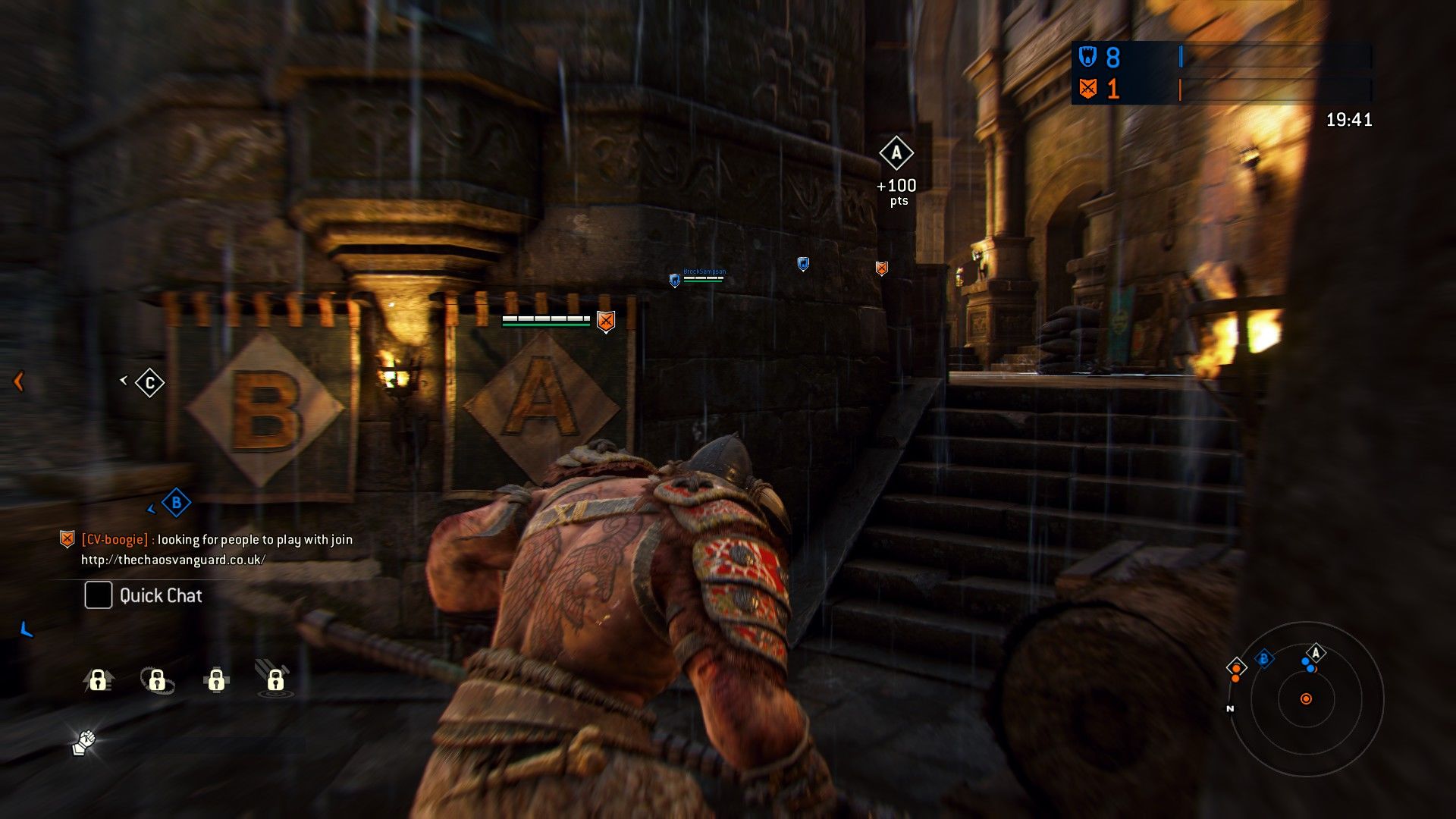Select the orange team score emblem
Screen dimensions: 1456x819
click(1088, 89)
